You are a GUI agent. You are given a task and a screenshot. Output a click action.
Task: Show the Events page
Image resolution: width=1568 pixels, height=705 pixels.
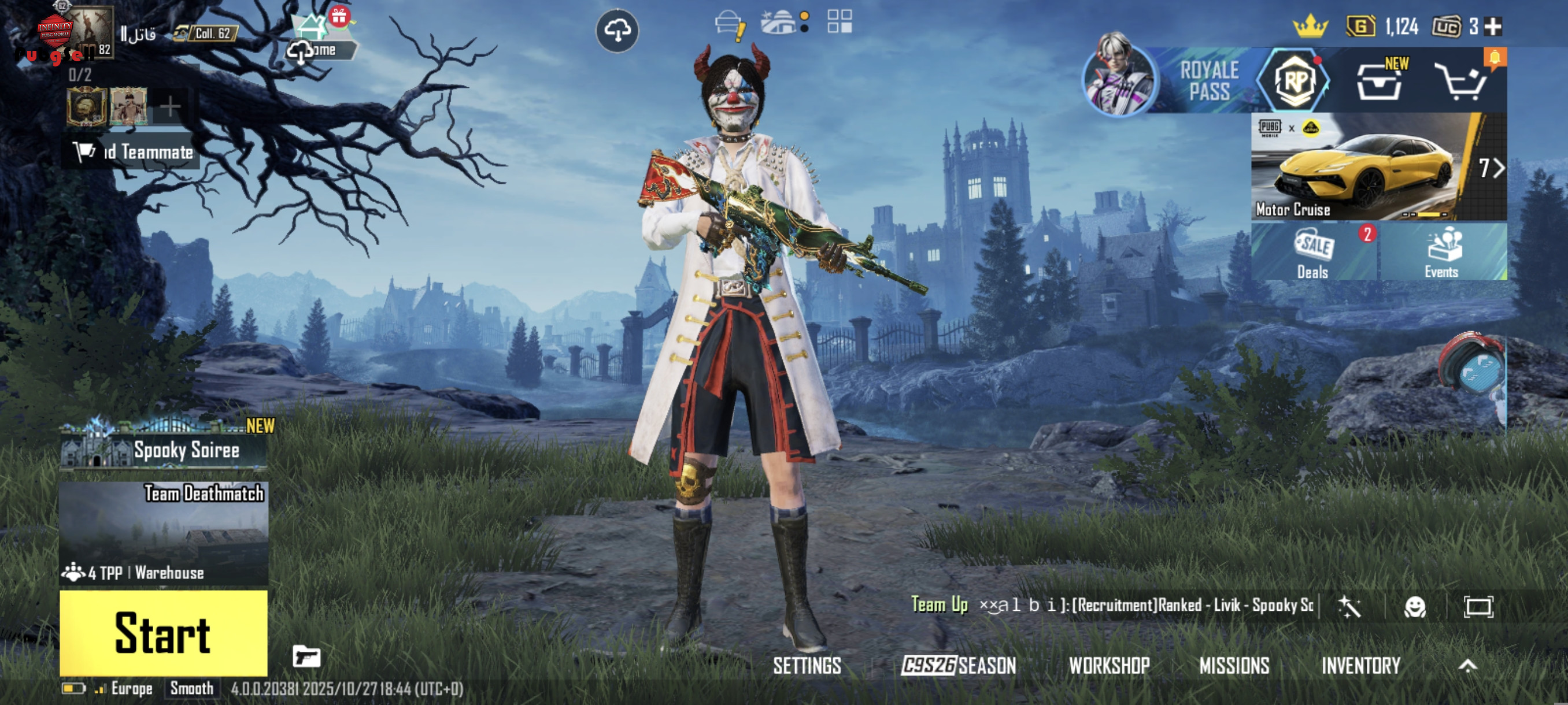tap(1441, 253)
